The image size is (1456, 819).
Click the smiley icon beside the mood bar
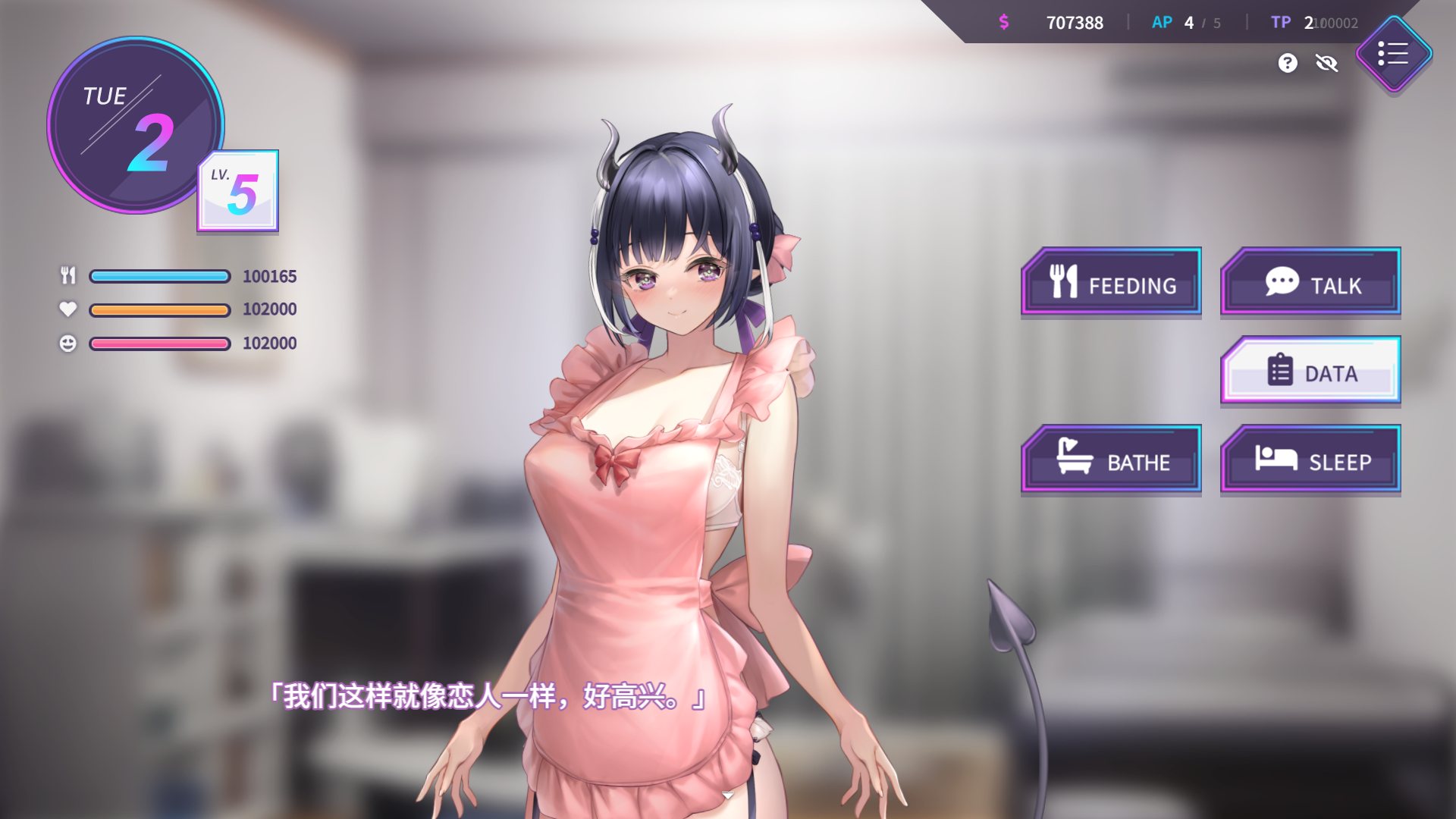coord(67,343)
